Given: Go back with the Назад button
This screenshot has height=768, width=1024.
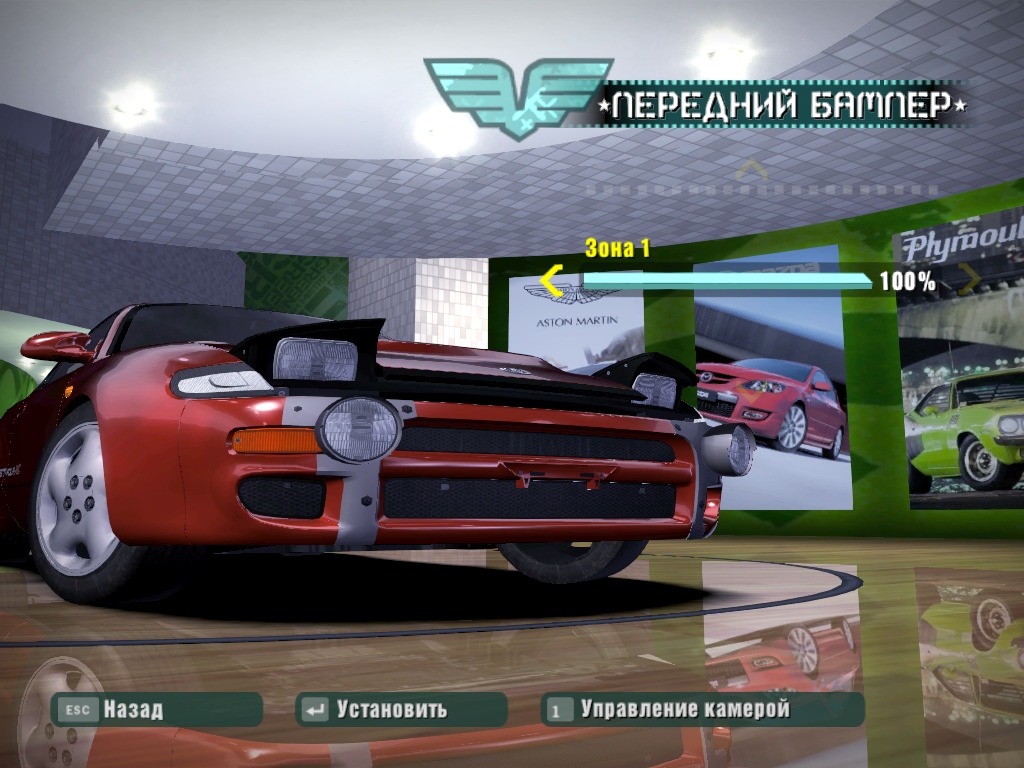Looking at the screenshot, I should (x=156, y=710).
